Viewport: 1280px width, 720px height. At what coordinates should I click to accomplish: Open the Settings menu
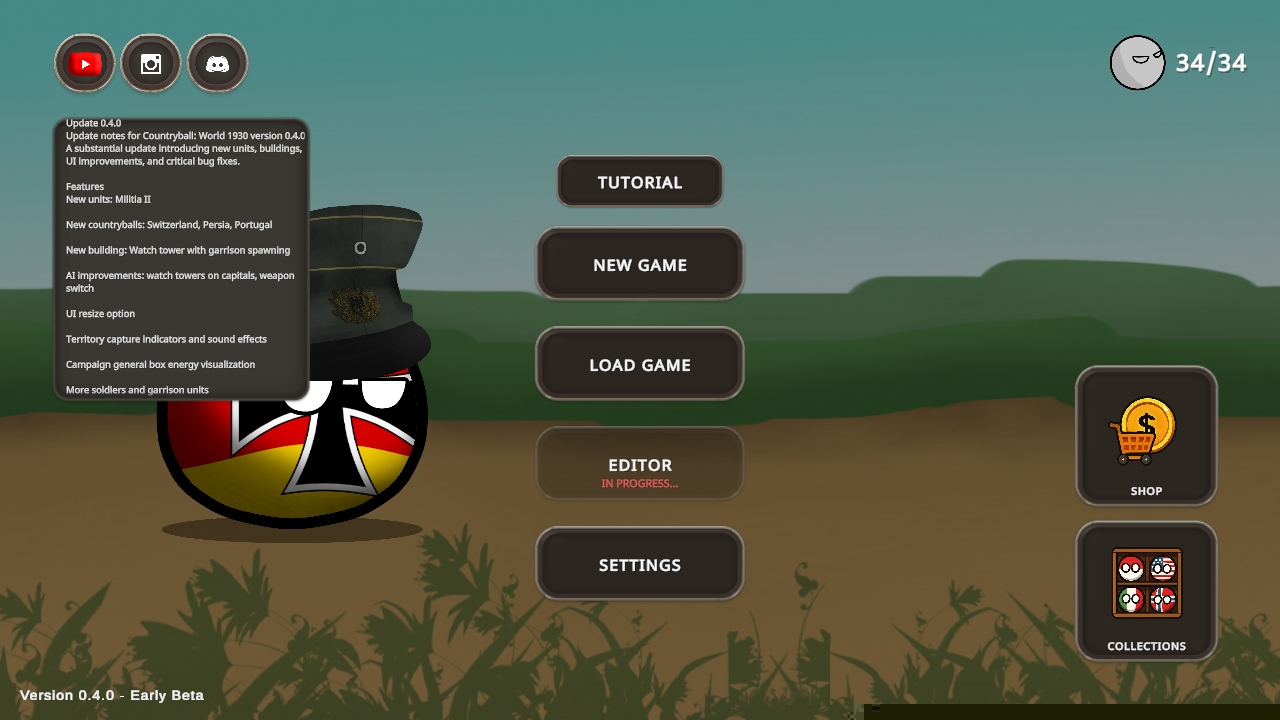coord(640,565)
